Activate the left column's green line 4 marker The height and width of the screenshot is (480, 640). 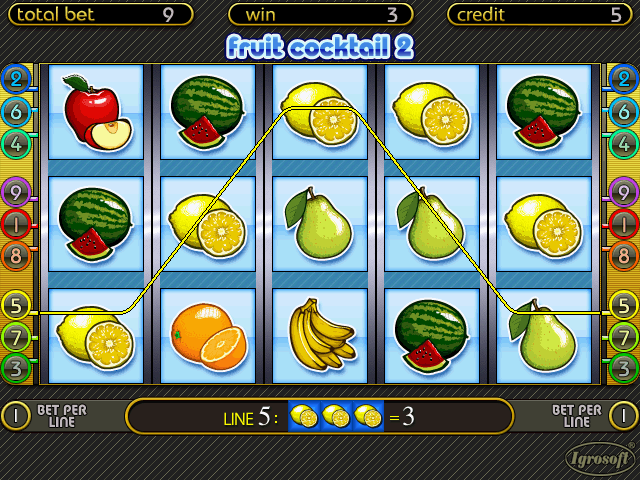point(17,143)
